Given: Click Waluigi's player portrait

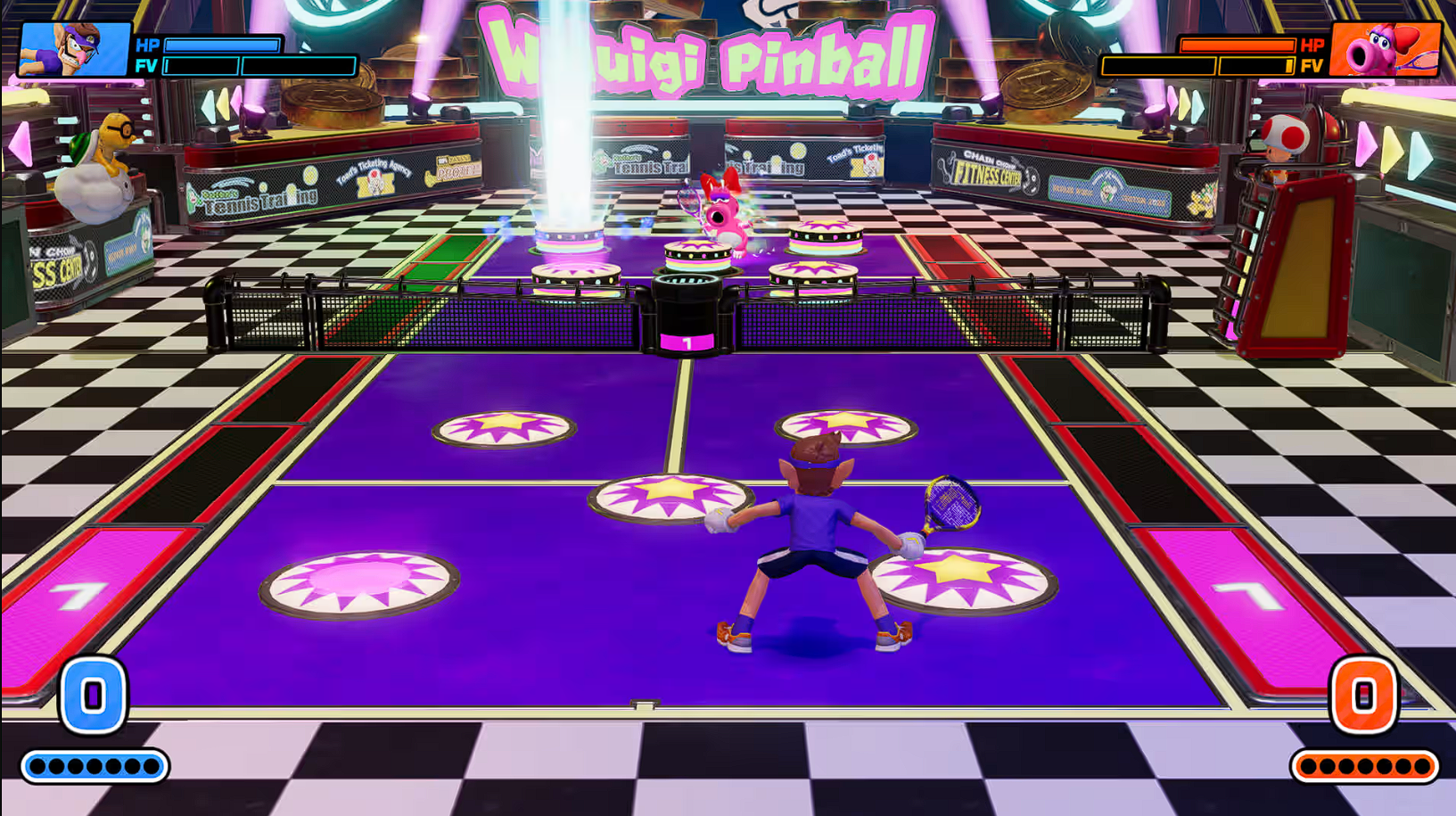Looking at the screenshot, I should point(75,50).
